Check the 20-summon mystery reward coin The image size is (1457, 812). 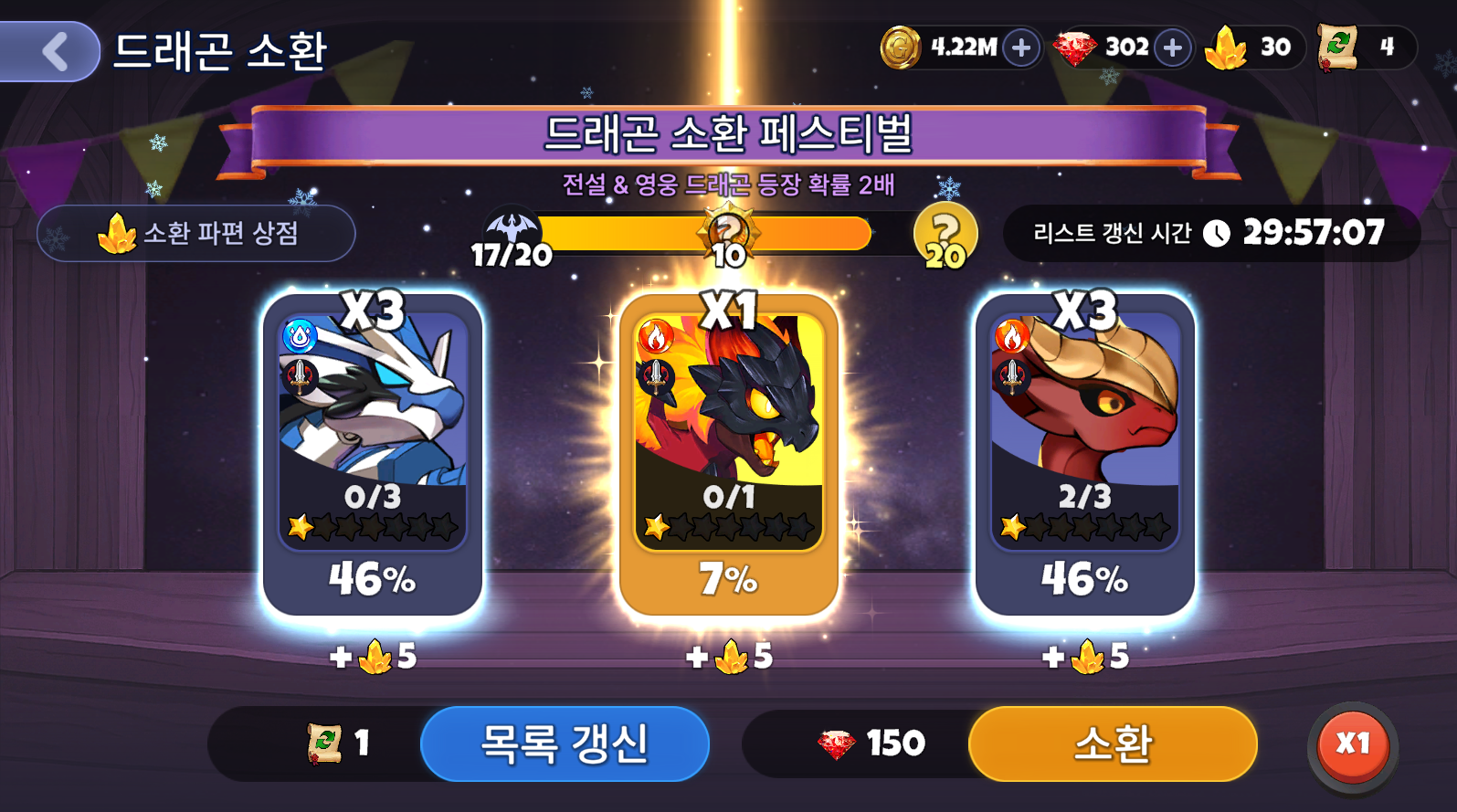coord(945,236)
